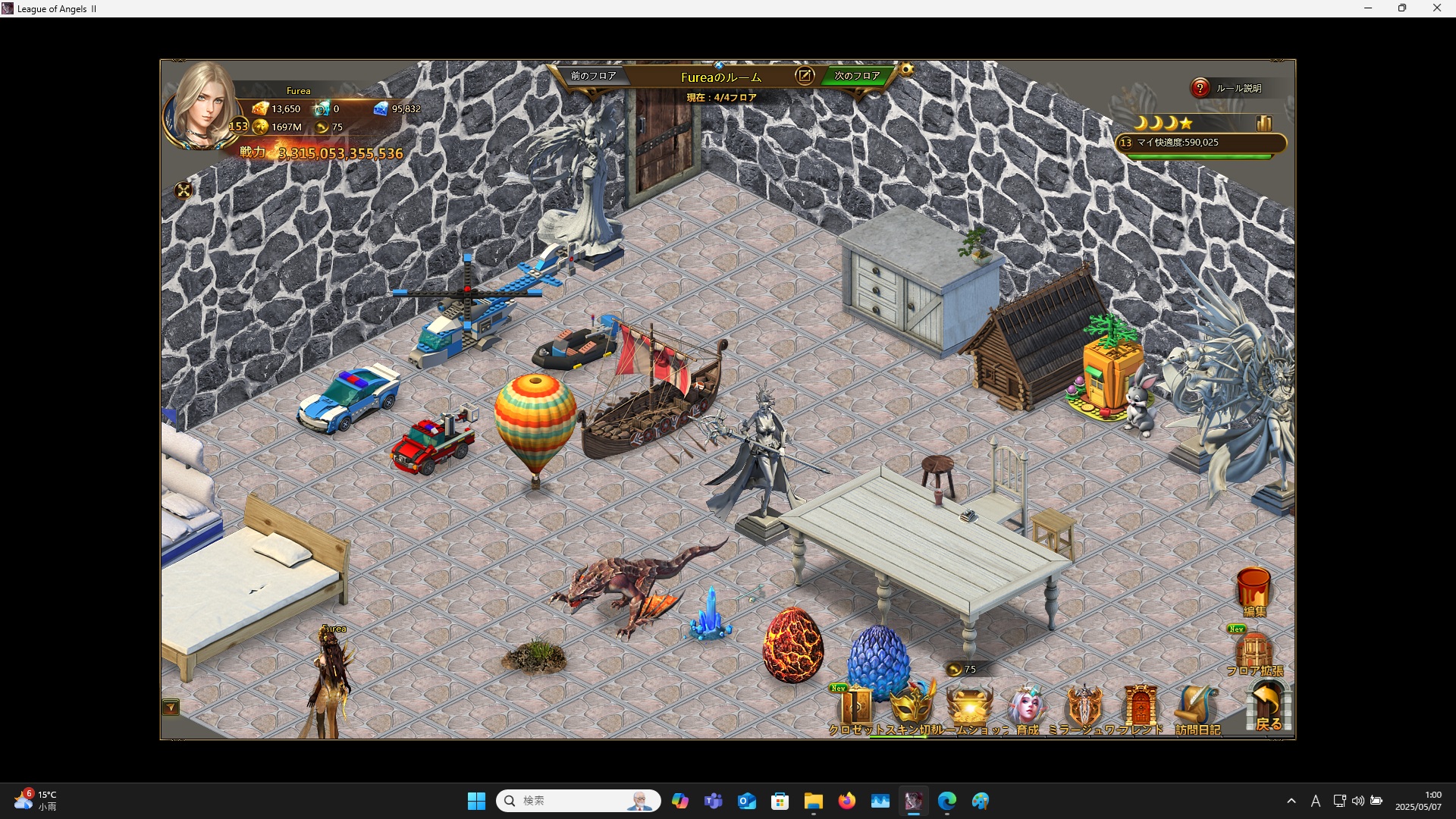Go to the next floor (次のフロア)
Screen dimensions: 1456x819
pos(857,76)
